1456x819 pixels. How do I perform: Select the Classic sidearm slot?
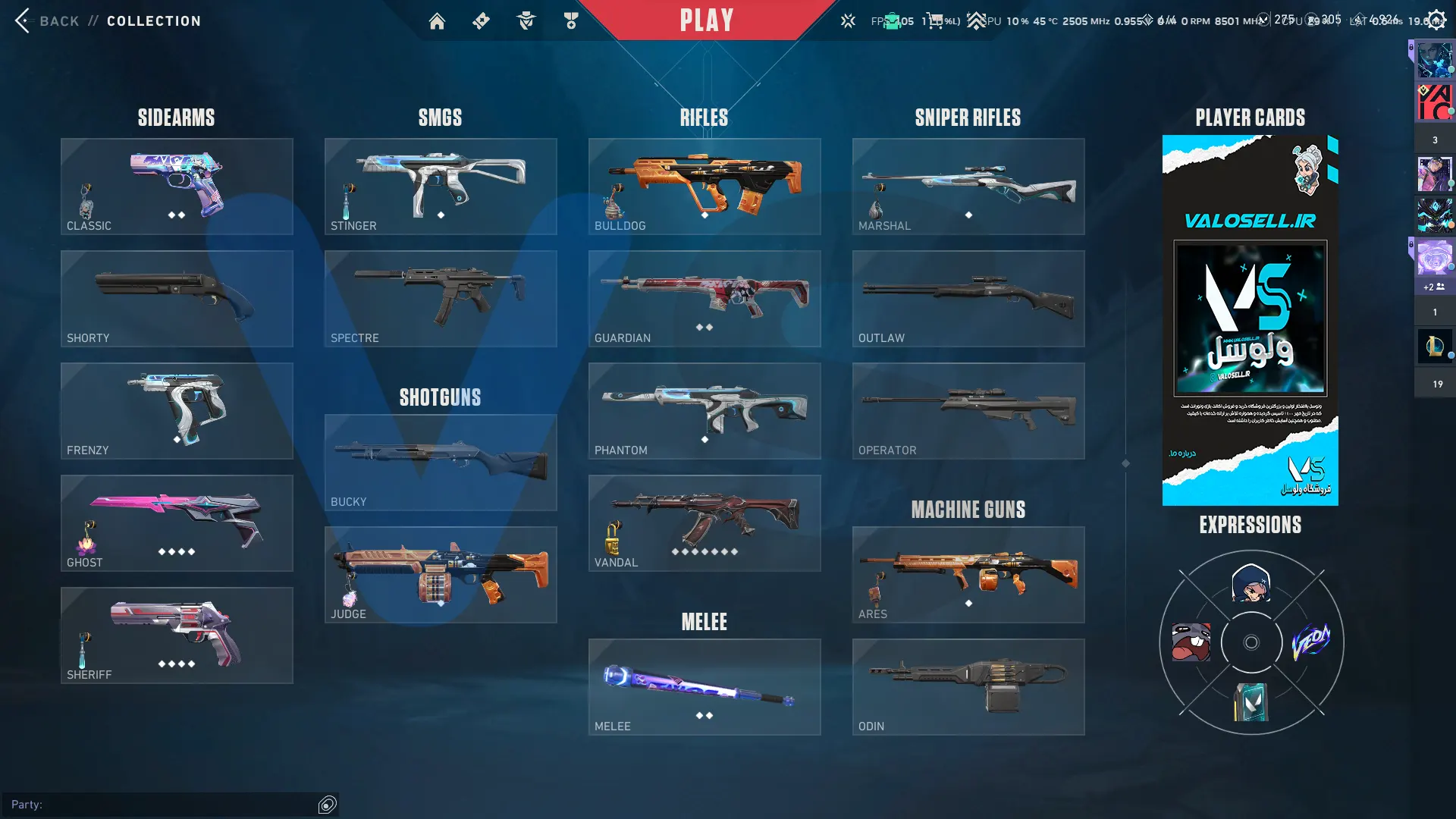point(177,187)
